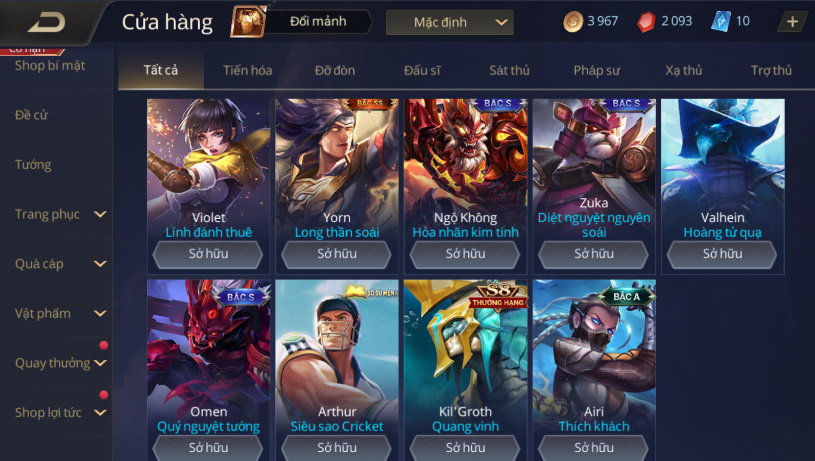Viewport: 815px width, 461px height.
Task: Expand the Quà cáp menu
Action: coord(58,264)
